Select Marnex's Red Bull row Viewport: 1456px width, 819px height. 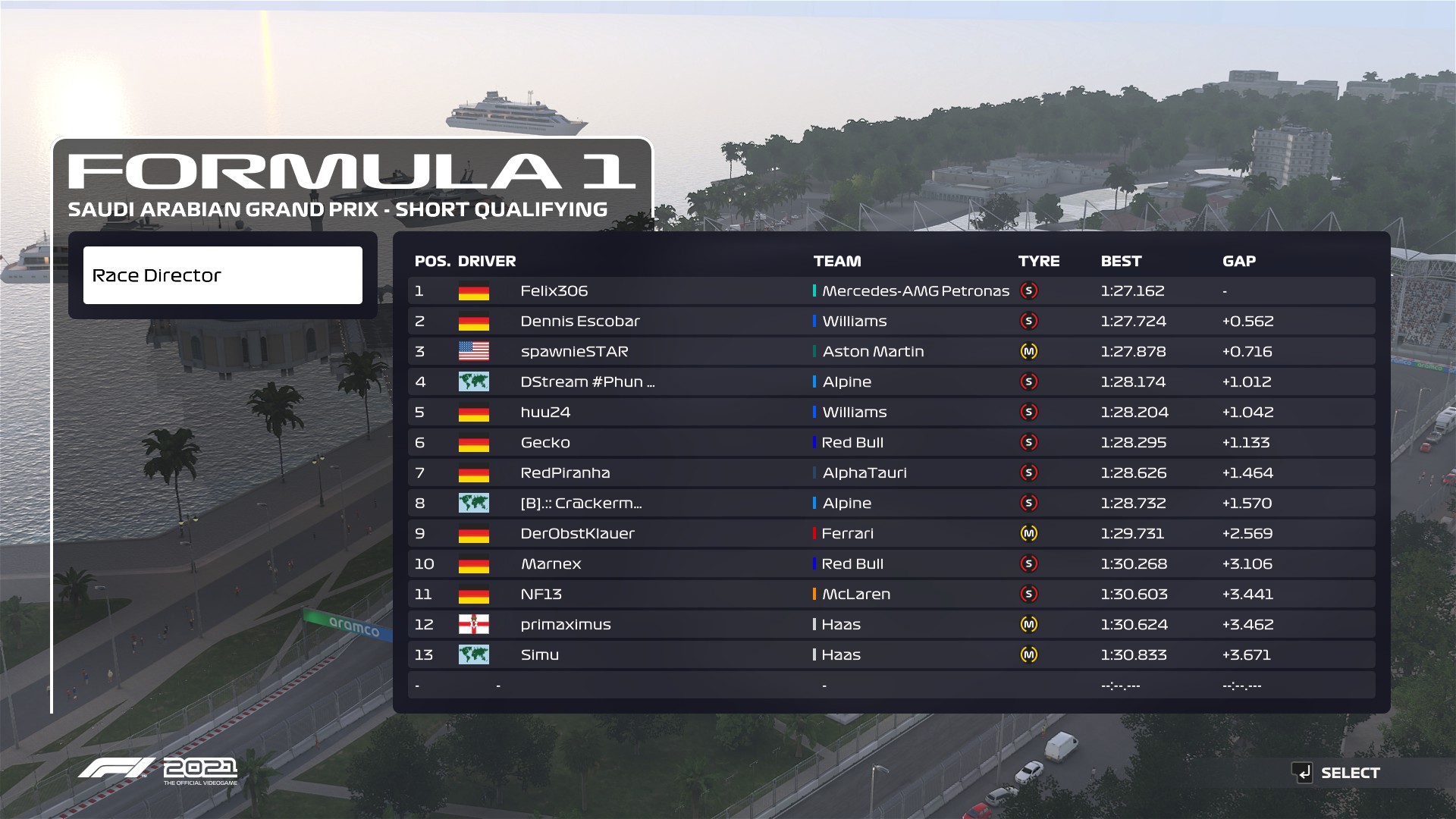[890, 564]
